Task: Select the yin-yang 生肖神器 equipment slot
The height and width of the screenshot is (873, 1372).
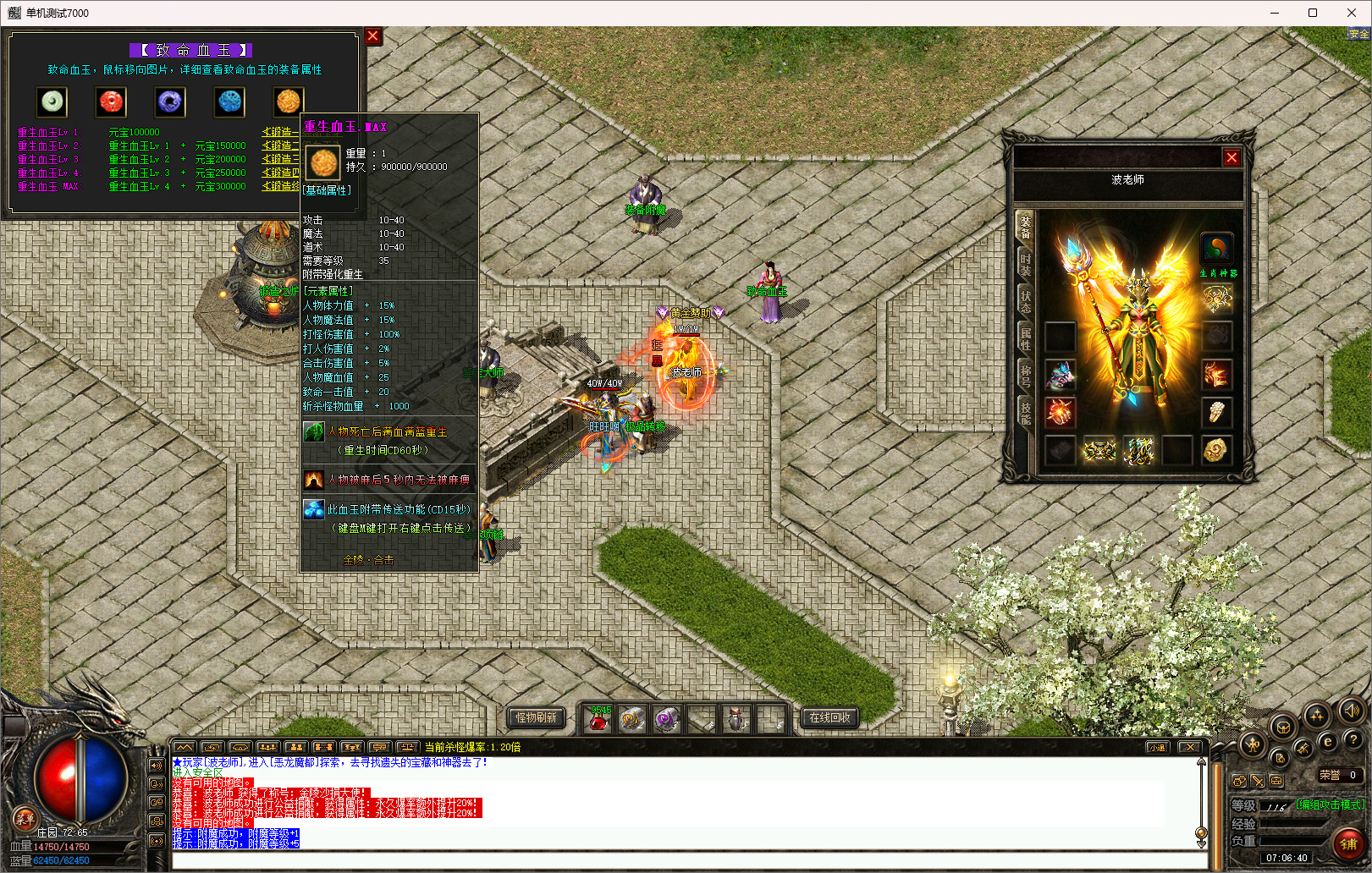Action: [1216, 249]
